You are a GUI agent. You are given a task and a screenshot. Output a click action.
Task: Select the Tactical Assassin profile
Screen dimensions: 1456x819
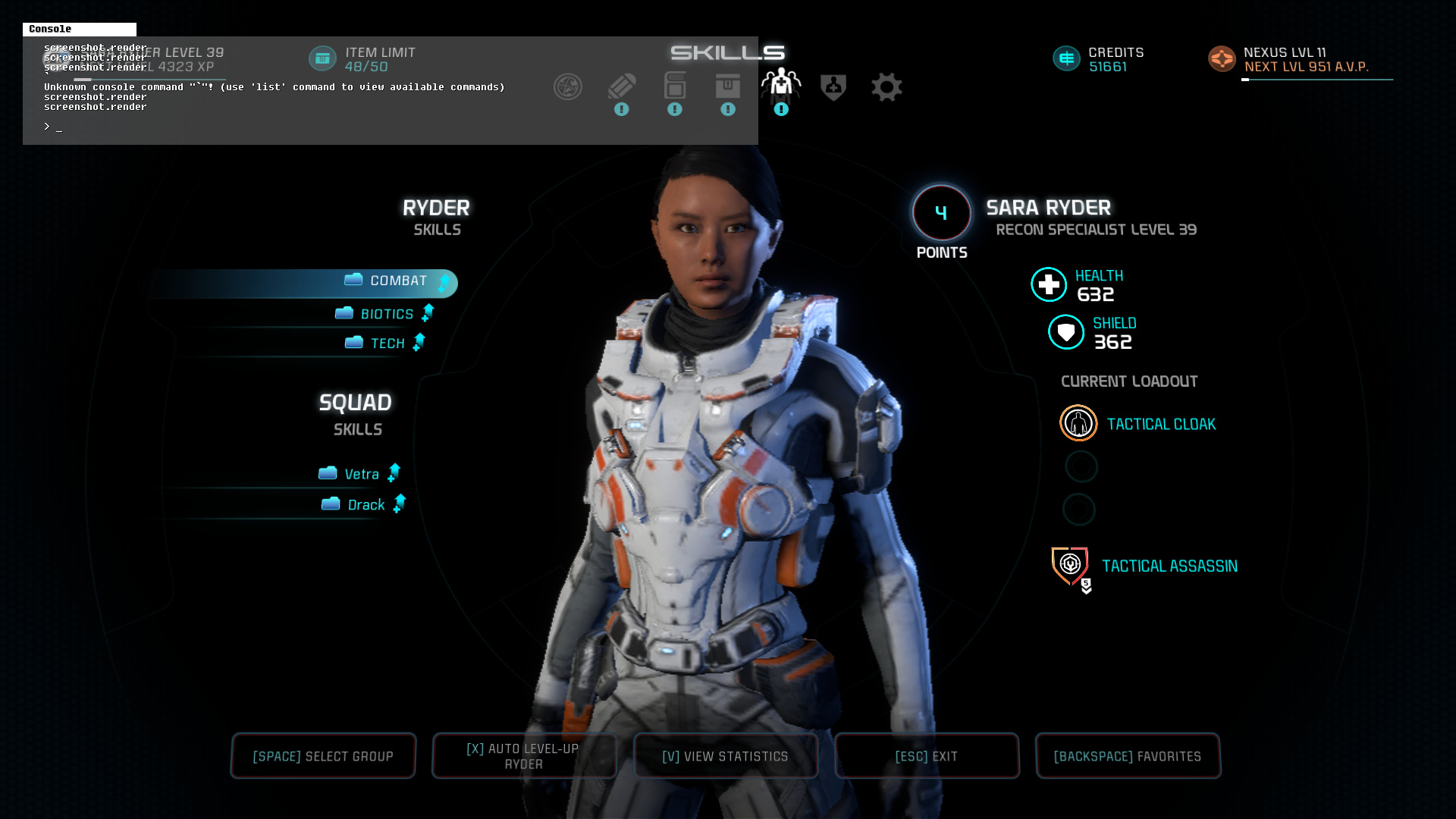pos(1169,566)
